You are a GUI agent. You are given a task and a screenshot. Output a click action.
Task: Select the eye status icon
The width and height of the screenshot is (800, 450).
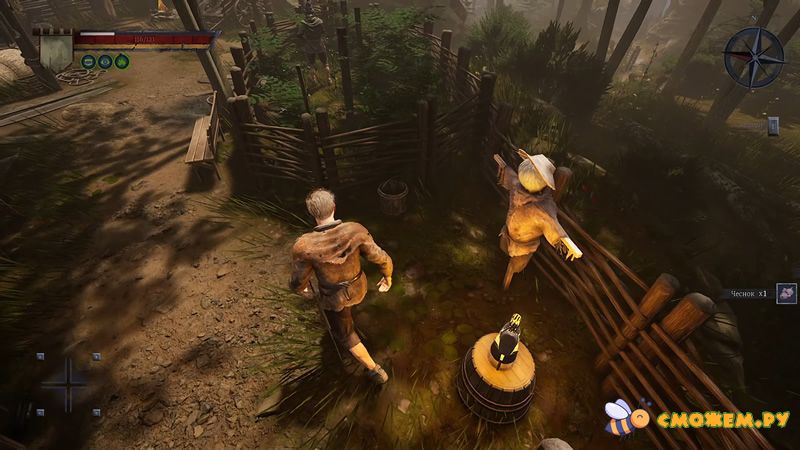(x=105, y=61)
